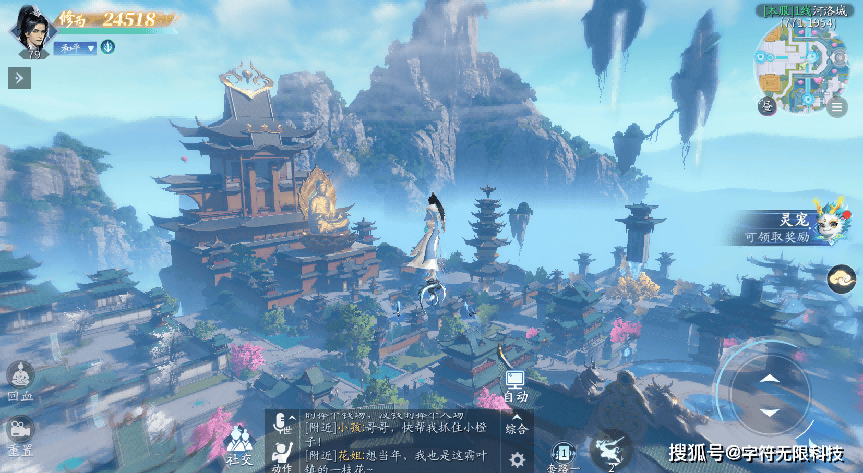Tap the 重置 camera reset button
The height and width of the screenshot is (473, 863).
tap(20, 432)
